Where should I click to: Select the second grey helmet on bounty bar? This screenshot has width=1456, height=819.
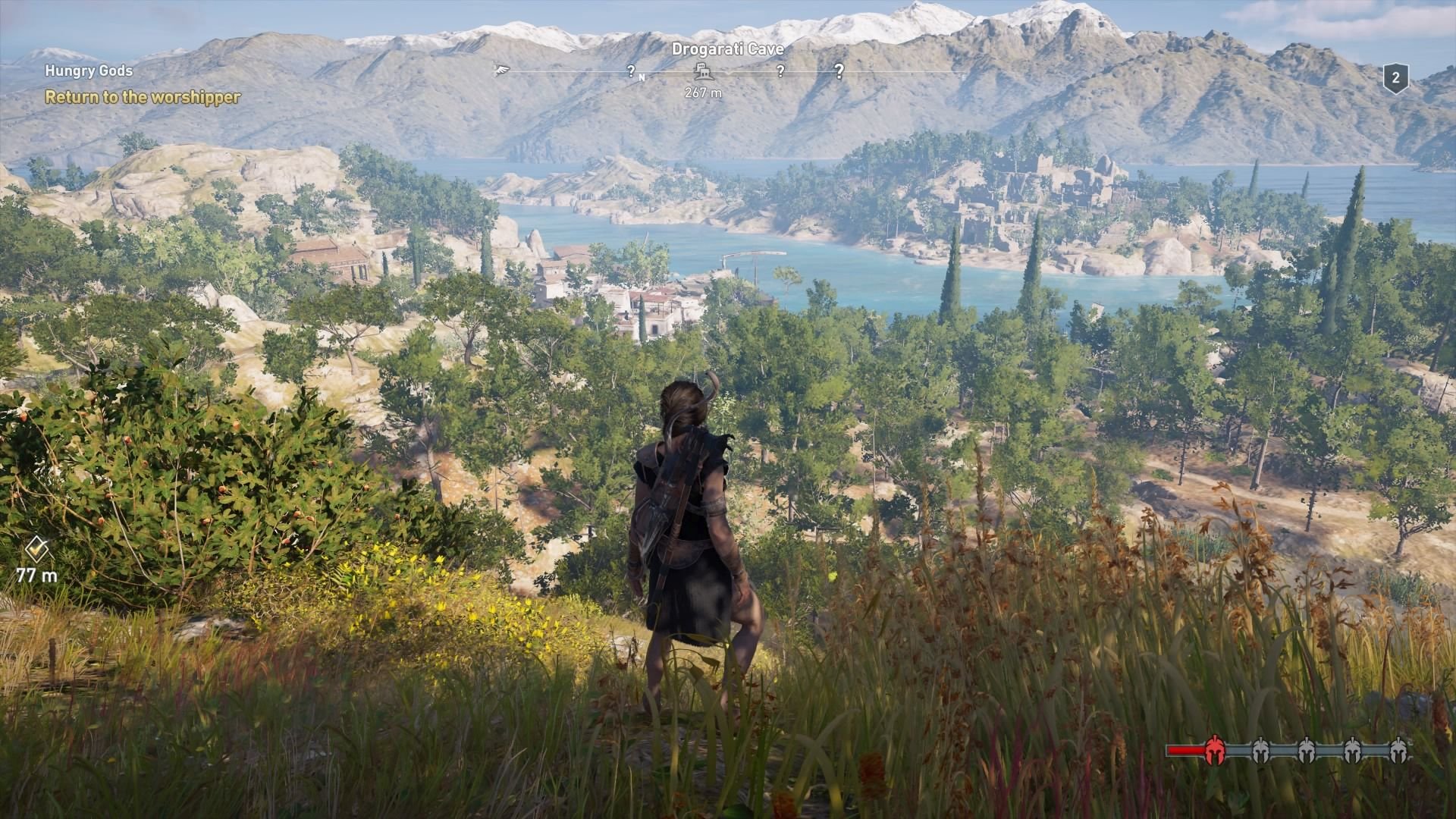pos(1307,751)
